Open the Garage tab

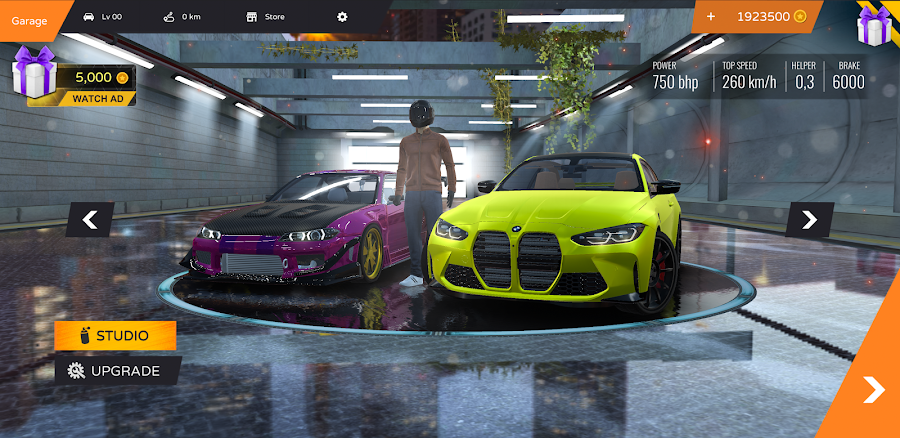click(x=30, y=17)
